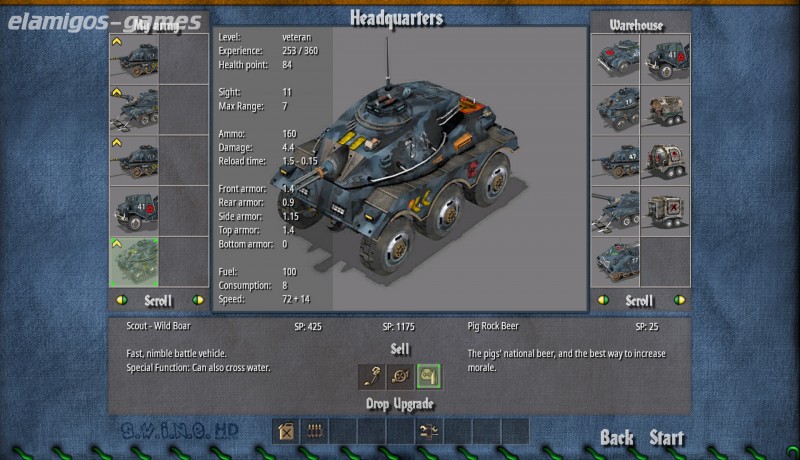Select the highlighted Pig Rock Beer upgrade icon
The image size is (800, 460).
tap(429, 376)
